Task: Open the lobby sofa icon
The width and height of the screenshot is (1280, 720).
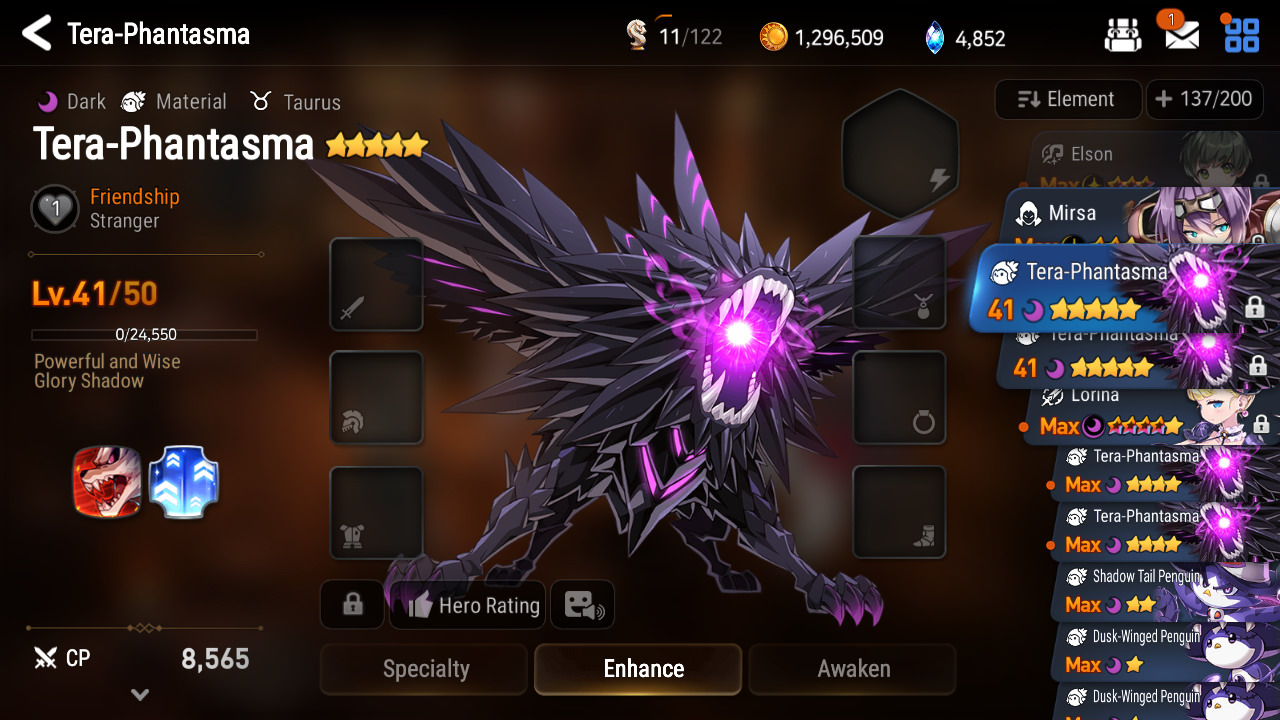Action: pos(1123,36)
